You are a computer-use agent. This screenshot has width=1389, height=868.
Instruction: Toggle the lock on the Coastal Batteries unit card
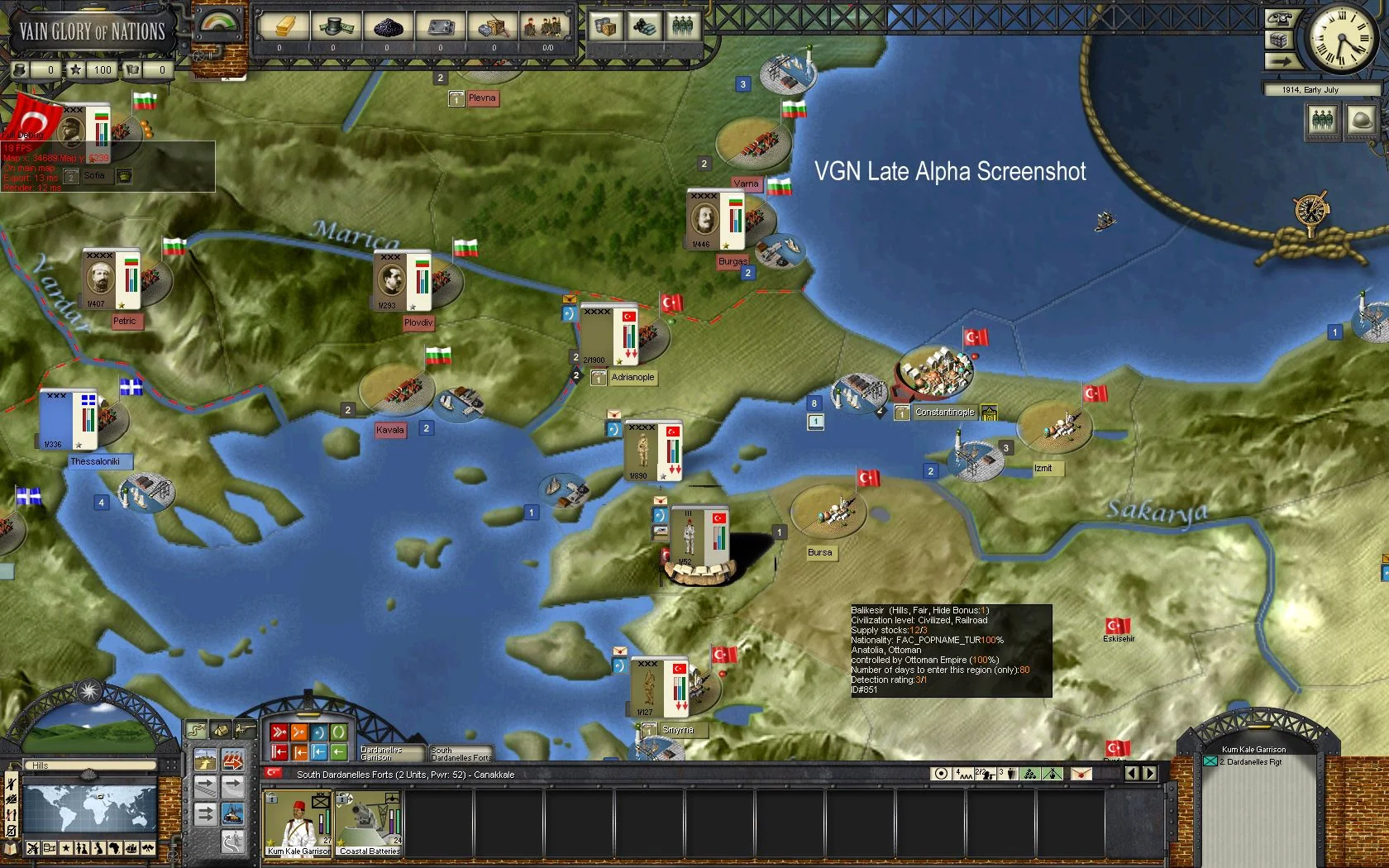point(342,799)
